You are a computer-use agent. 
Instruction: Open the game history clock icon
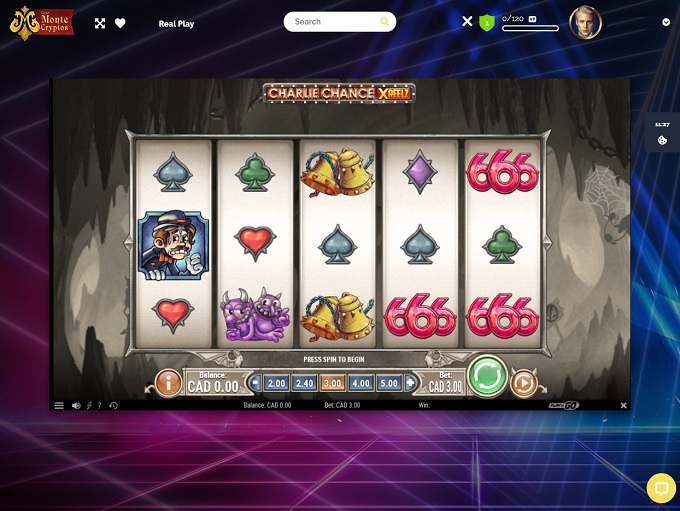(113, 405)
